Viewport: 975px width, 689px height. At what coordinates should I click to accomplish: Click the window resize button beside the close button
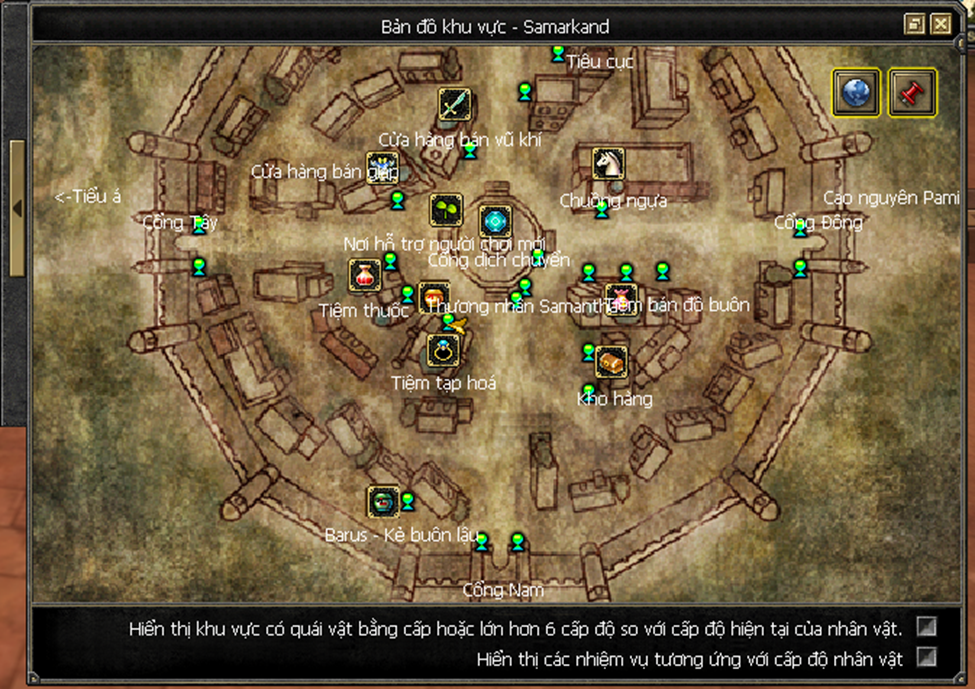click(x=914, y=25)
